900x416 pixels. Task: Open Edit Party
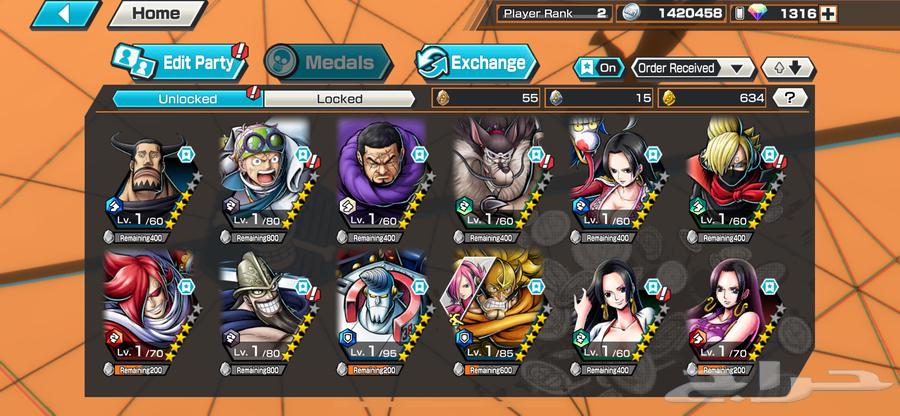click(x=179, y=62)
